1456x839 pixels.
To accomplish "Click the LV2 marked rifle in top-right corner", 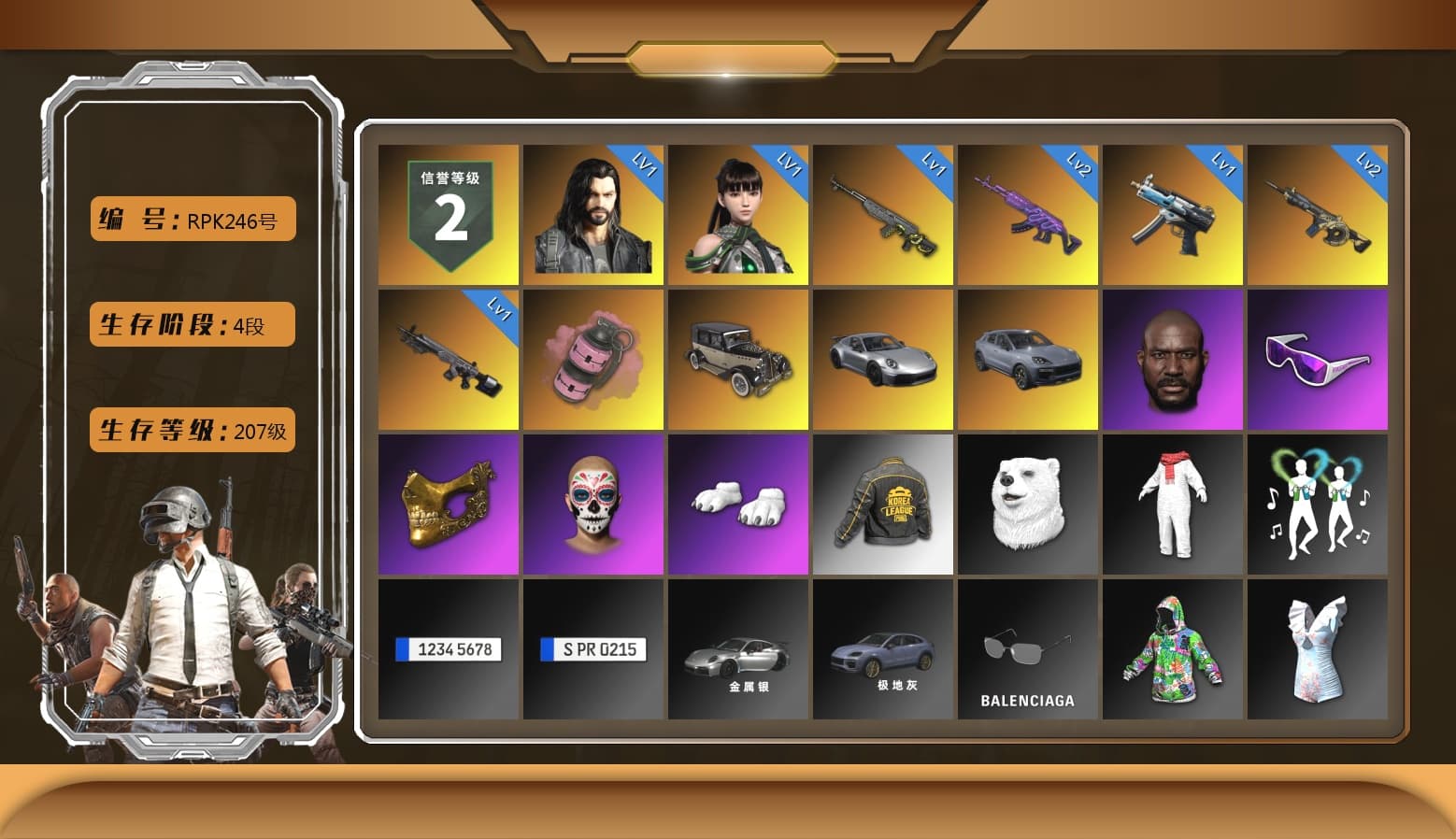I will [1318, 215].
